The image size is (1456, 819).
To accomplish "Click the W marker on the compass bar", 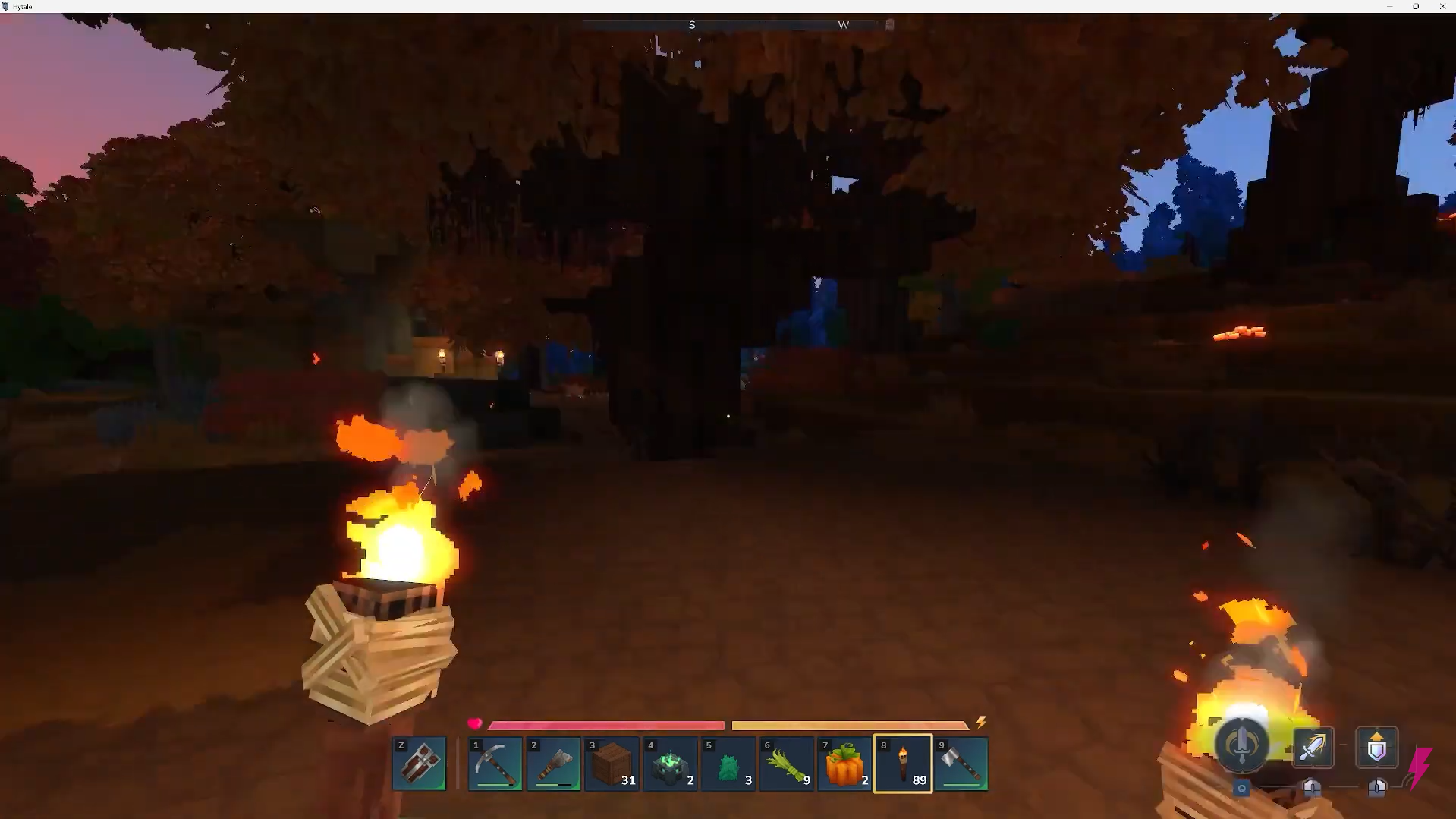I will (844, 24).
